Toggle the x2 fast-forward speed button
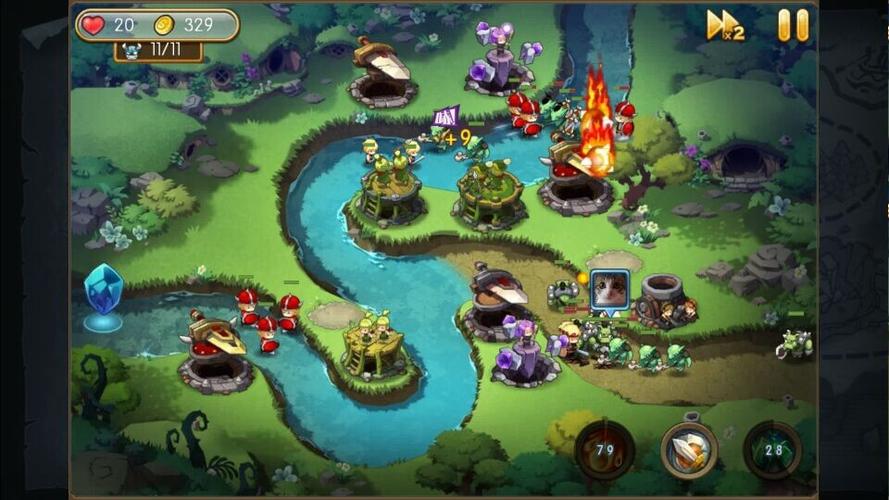This screenshot has height=500, width=889. [725, 25]
